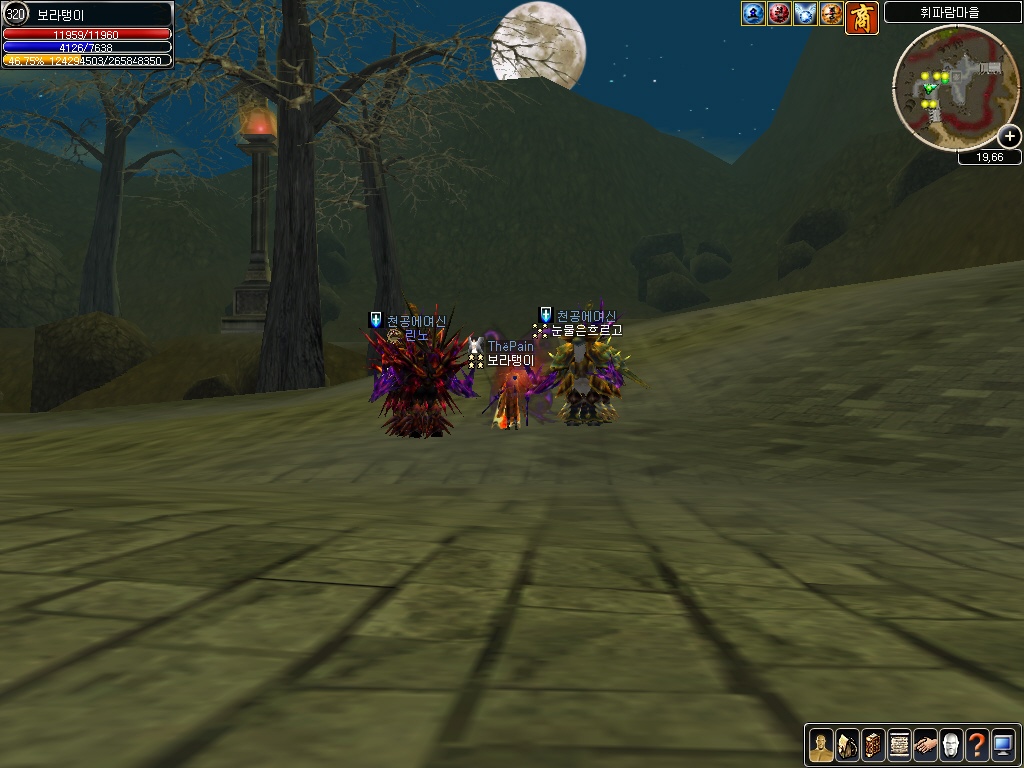The image size is (1024, 768).
Task: Select the orange orb buff icon
Action: (x=831, y=14)
